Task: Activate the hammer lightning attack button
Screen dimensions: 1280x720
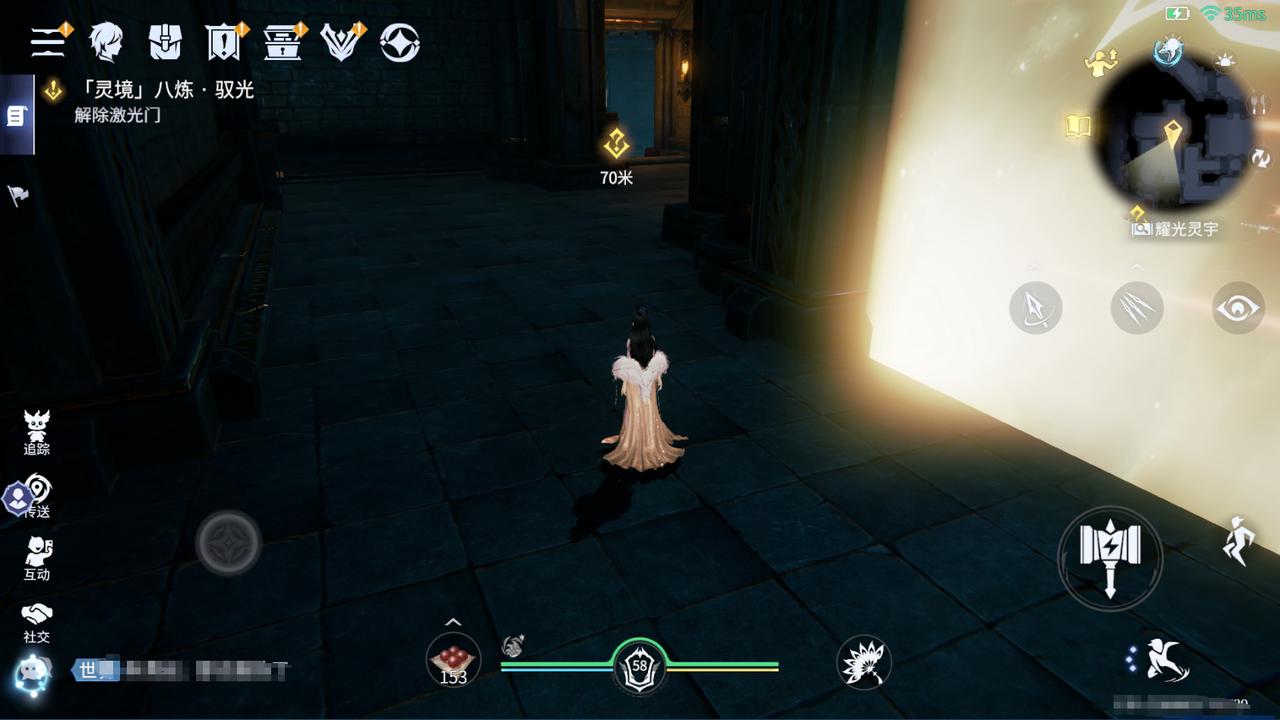Action: 1109,557
